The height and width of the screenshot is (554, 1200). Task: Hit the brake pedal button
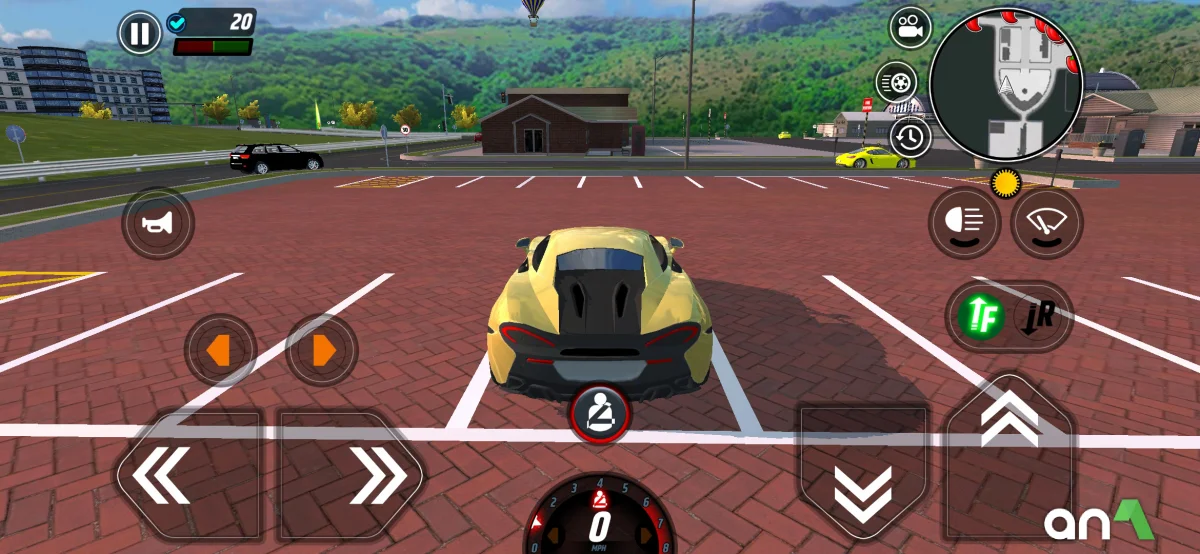pyautogui.click(x=863, y=470)
